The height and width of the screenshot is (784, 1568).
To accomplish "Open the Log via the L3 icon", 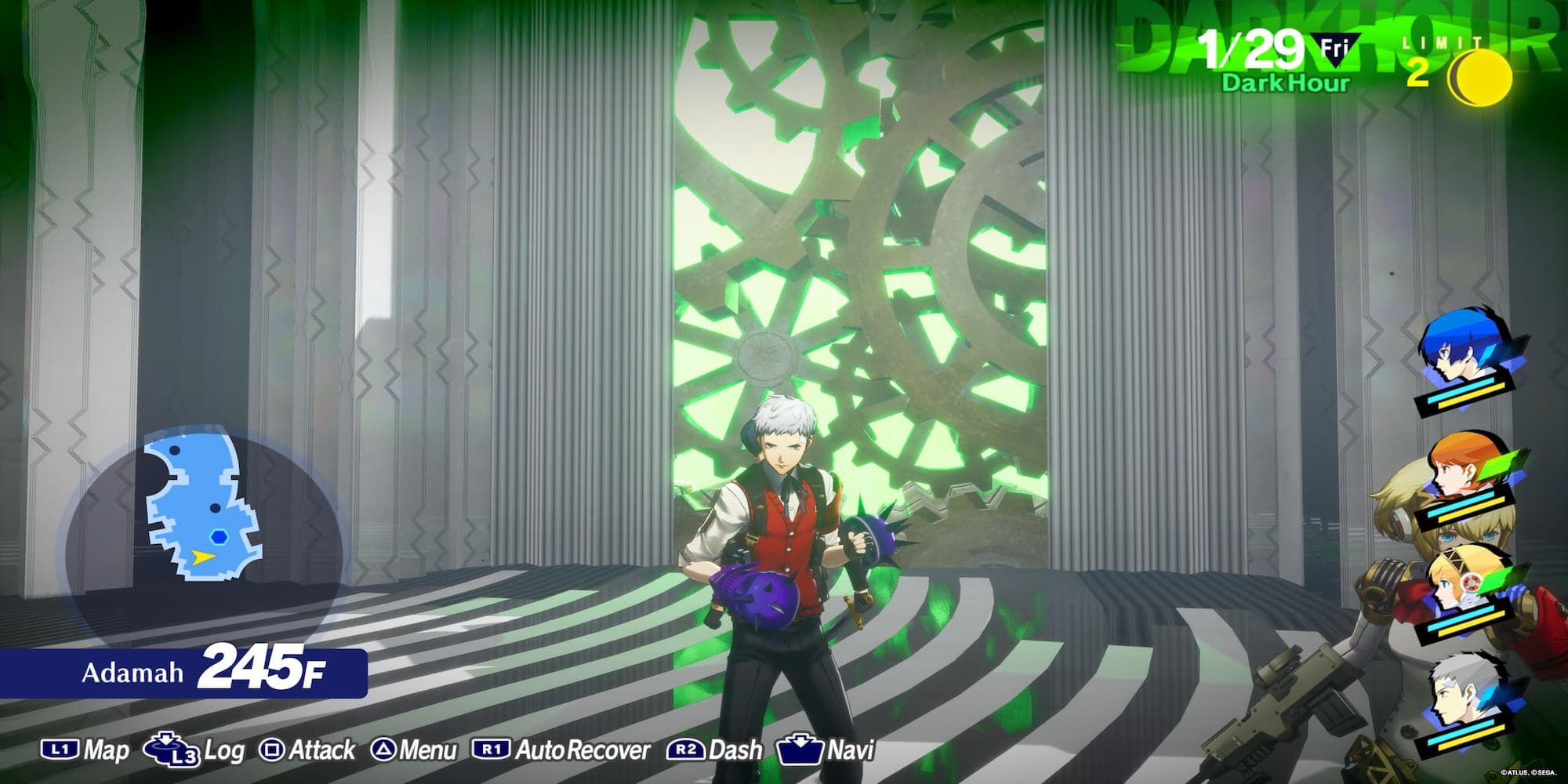I will (x=170, y=750).
